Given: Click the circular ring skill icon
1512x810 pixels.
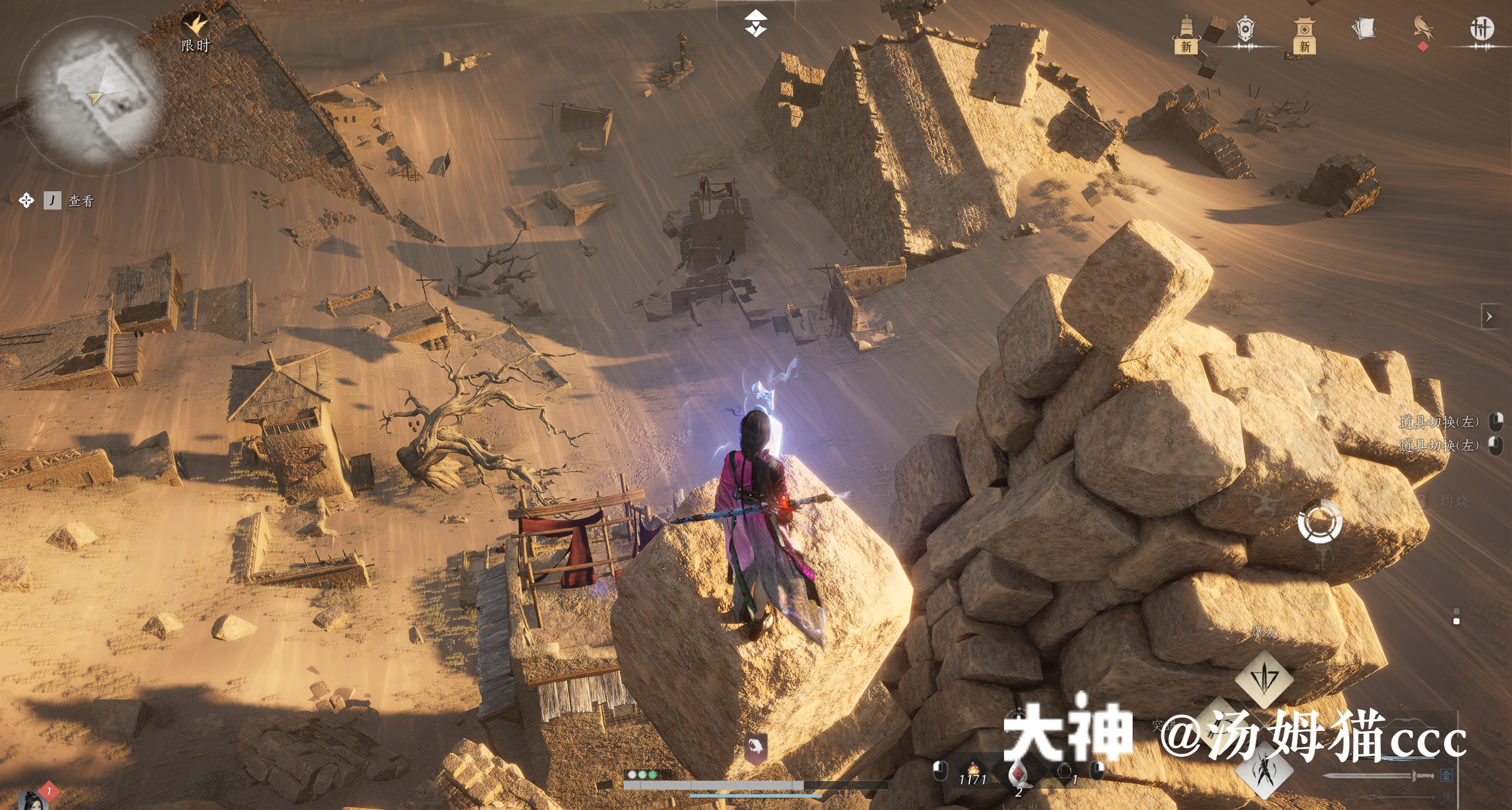Looking at the screenshot, I should click(1319, 521).
